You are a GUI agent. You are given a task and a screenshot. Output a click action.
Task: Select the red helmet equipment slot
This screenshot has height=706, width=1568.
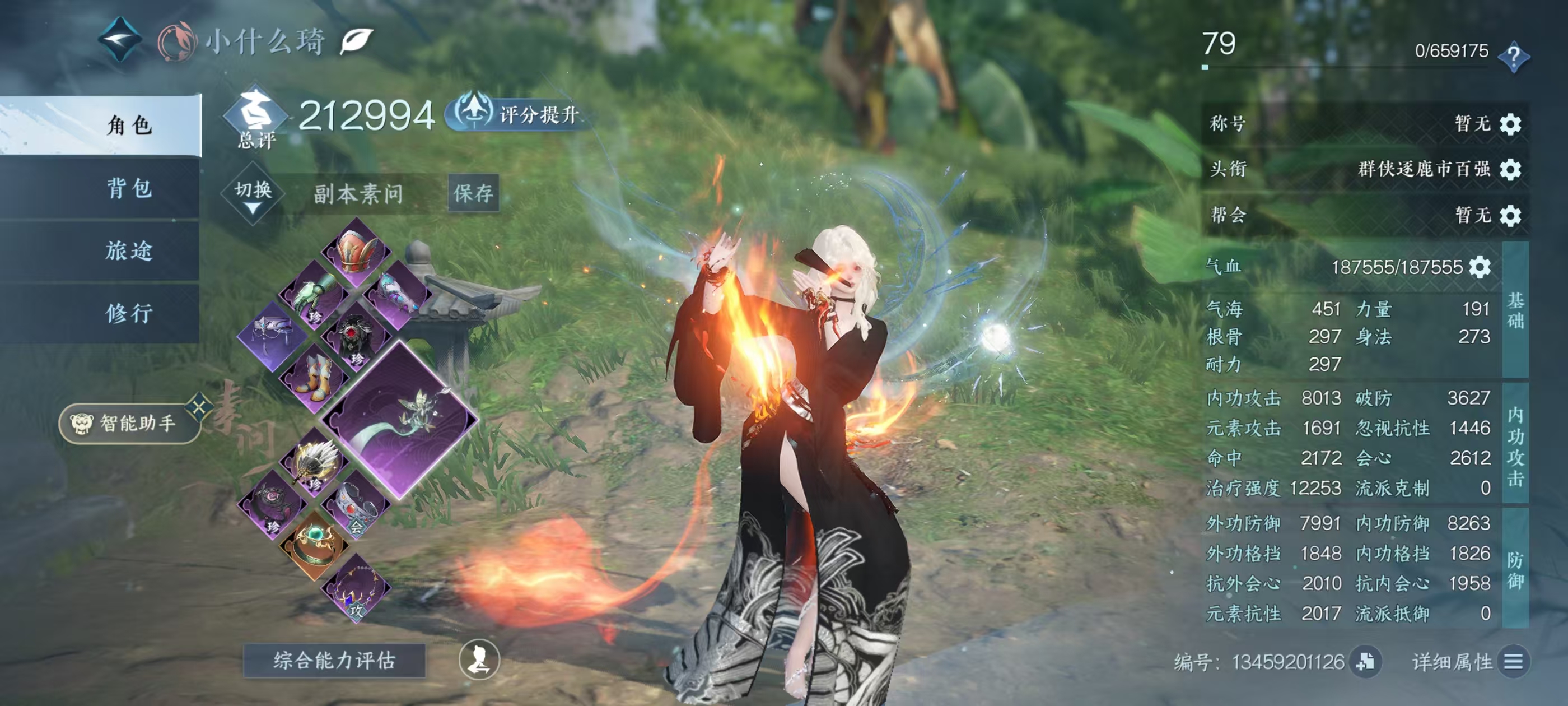coord(357,252)
